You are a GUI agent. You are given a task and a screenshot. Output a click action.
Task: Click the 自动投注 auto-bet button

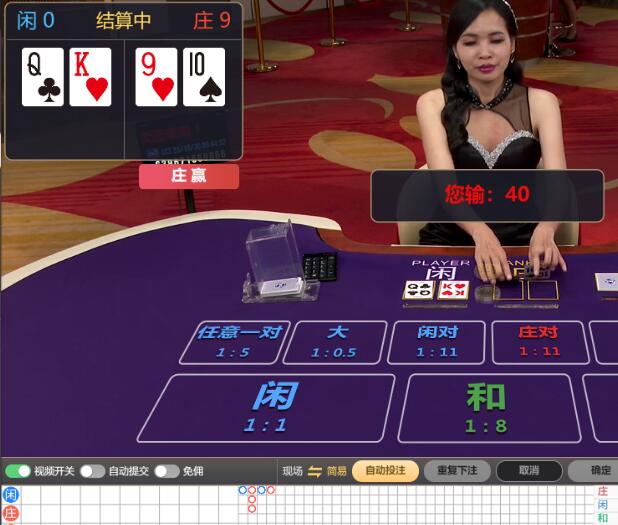coord(385,471)
